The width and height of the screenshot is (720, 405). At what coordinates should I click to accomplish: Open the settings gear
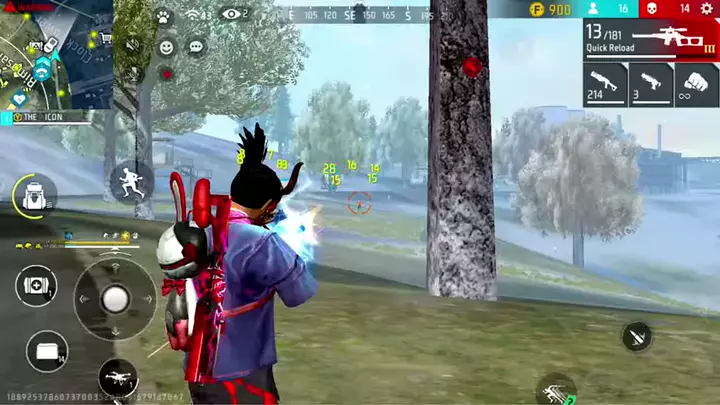pos(708,9)
